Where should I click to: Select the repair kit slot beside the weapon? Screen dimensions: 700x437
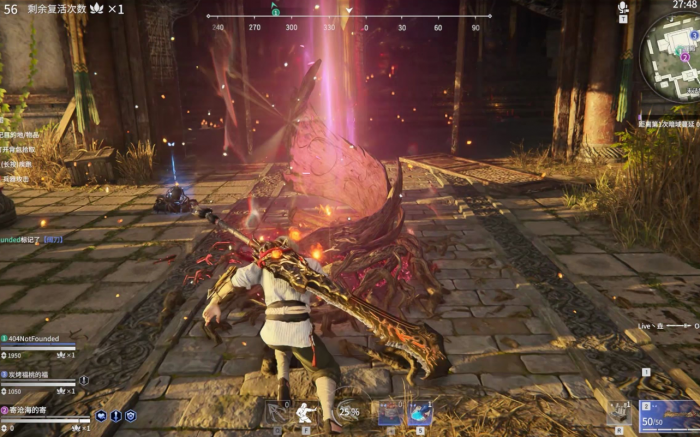620,411
